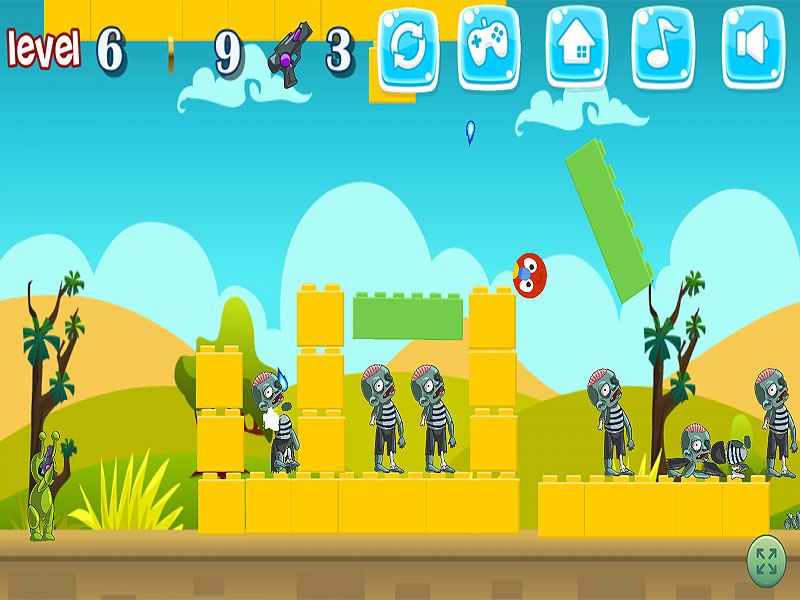This screenshot has width=800, height=600.
Task: Open more games via the gamepad button
Action: [x=489, y=45]
